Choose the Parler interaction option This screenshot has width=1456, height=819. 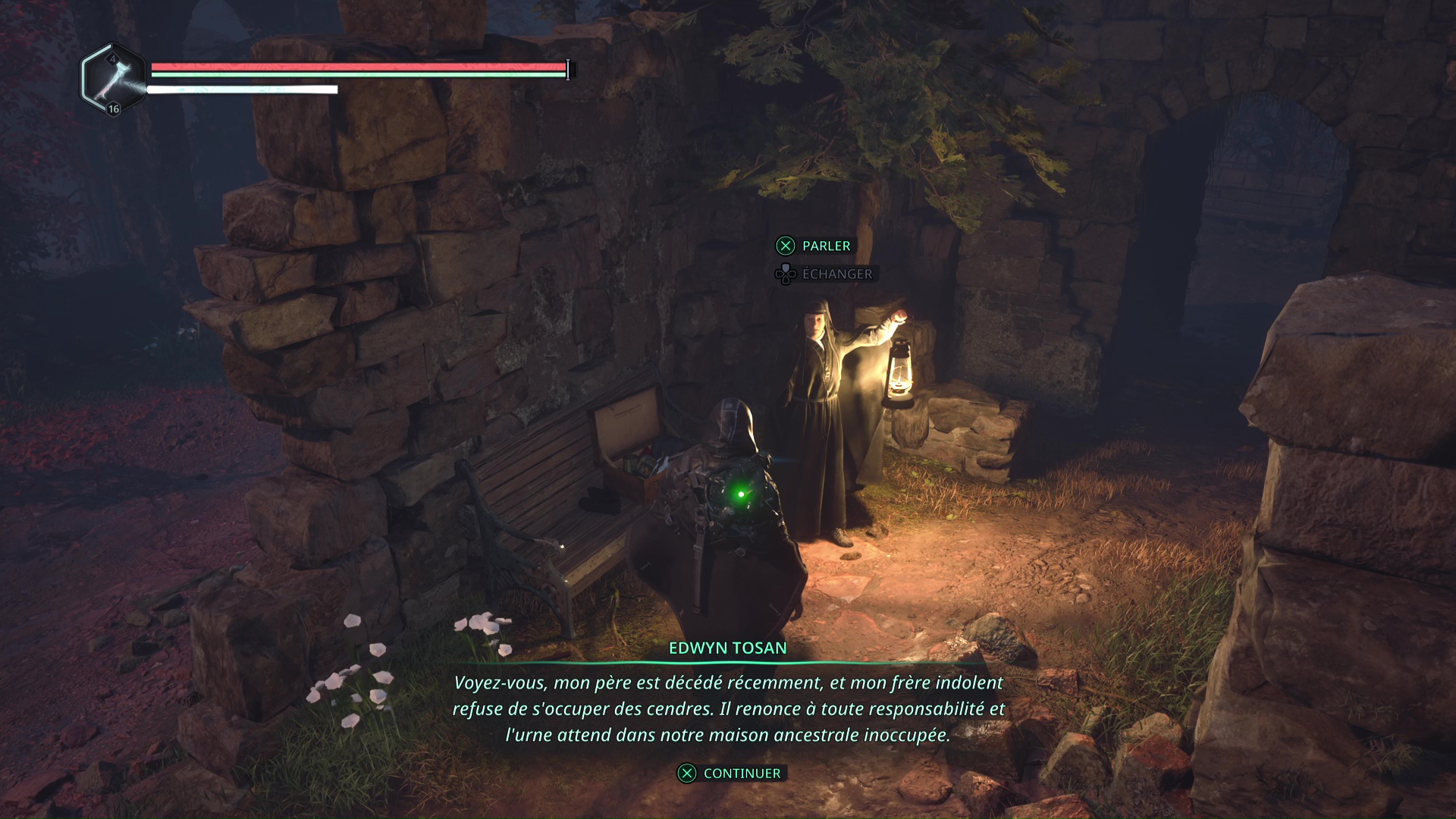click(814, 246)
